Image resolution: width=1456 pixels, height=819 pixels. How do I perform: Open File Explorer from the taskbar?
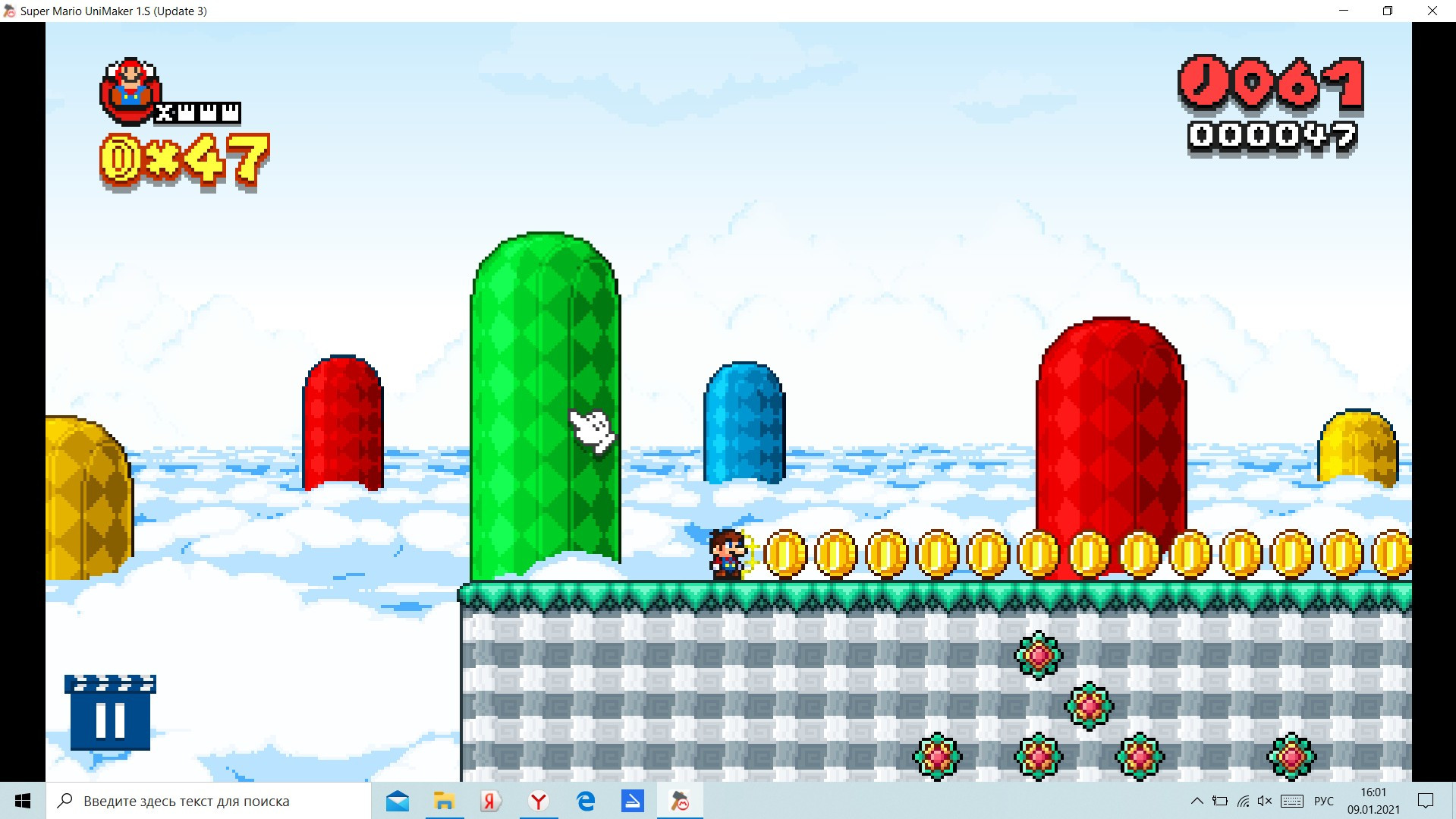coord(445,801)
